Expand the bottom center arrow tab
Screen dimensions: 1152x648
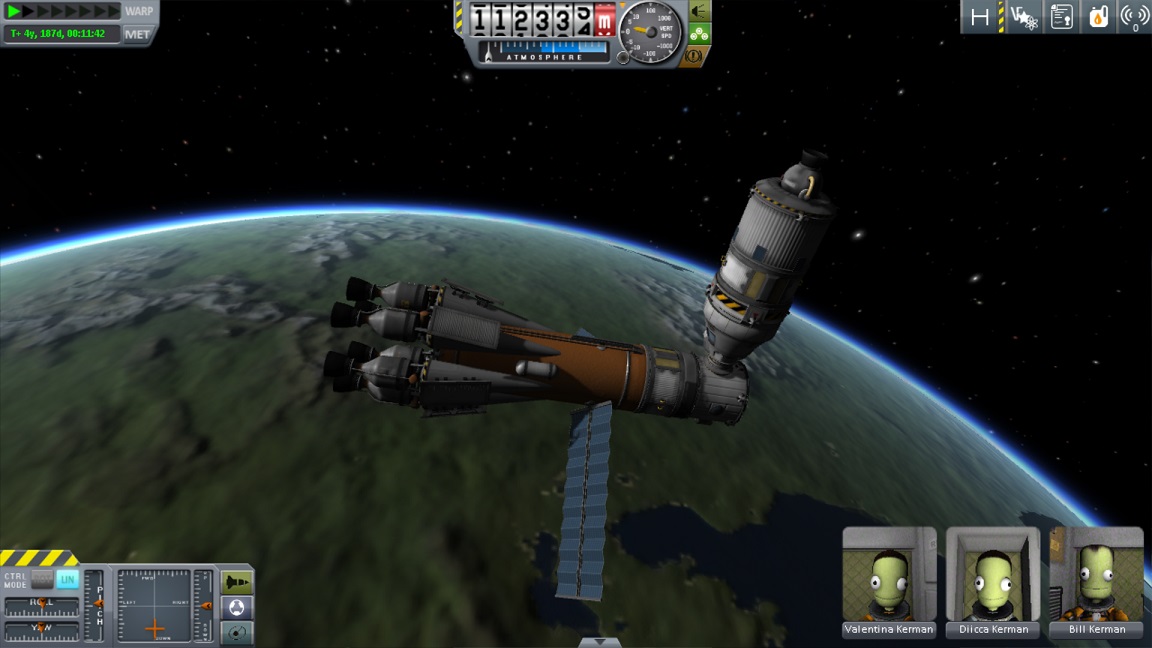click(x=600, y=642)
